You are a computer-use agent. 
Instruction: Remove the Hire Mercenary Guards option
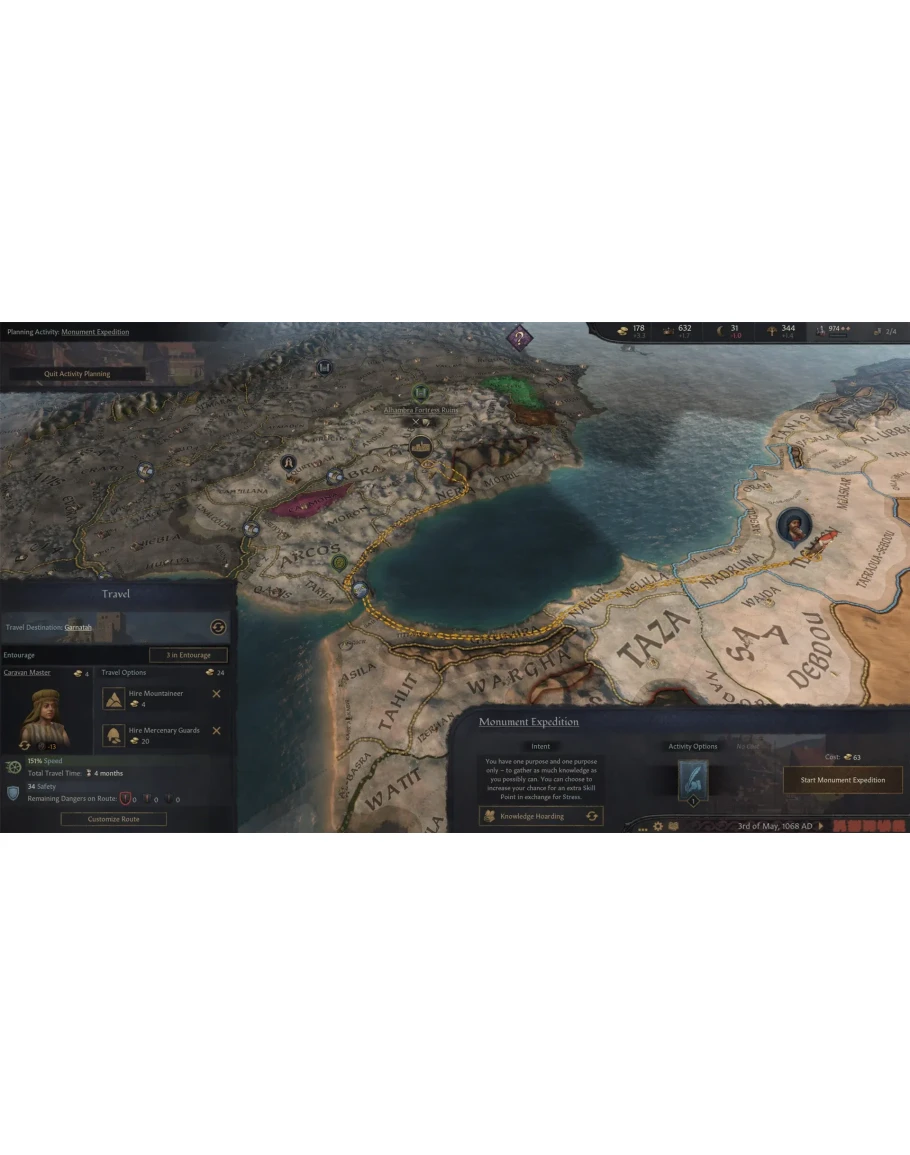(216, 731)
